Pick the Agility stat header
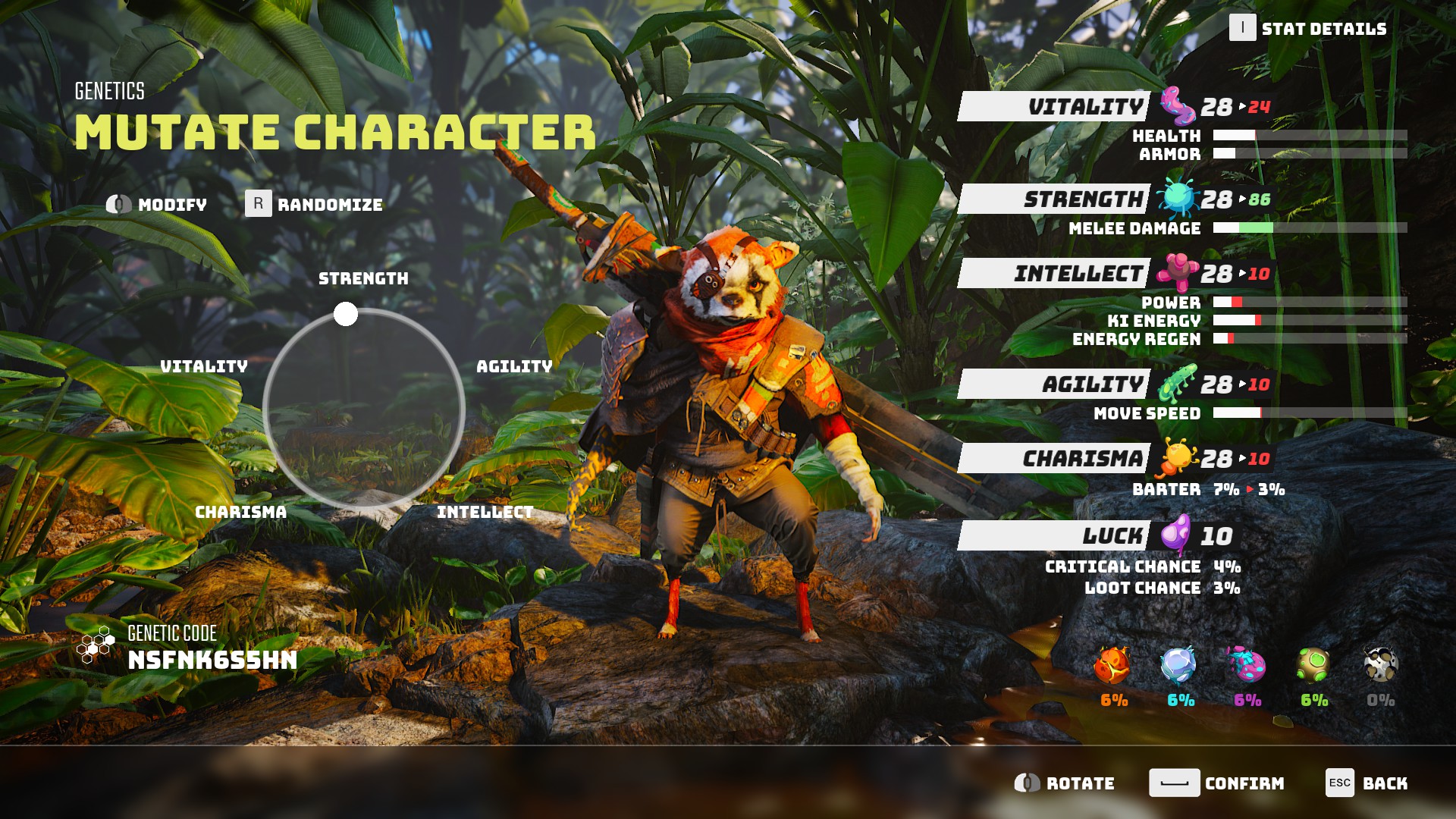The image size is (1456, 819). pos(1054,384)
